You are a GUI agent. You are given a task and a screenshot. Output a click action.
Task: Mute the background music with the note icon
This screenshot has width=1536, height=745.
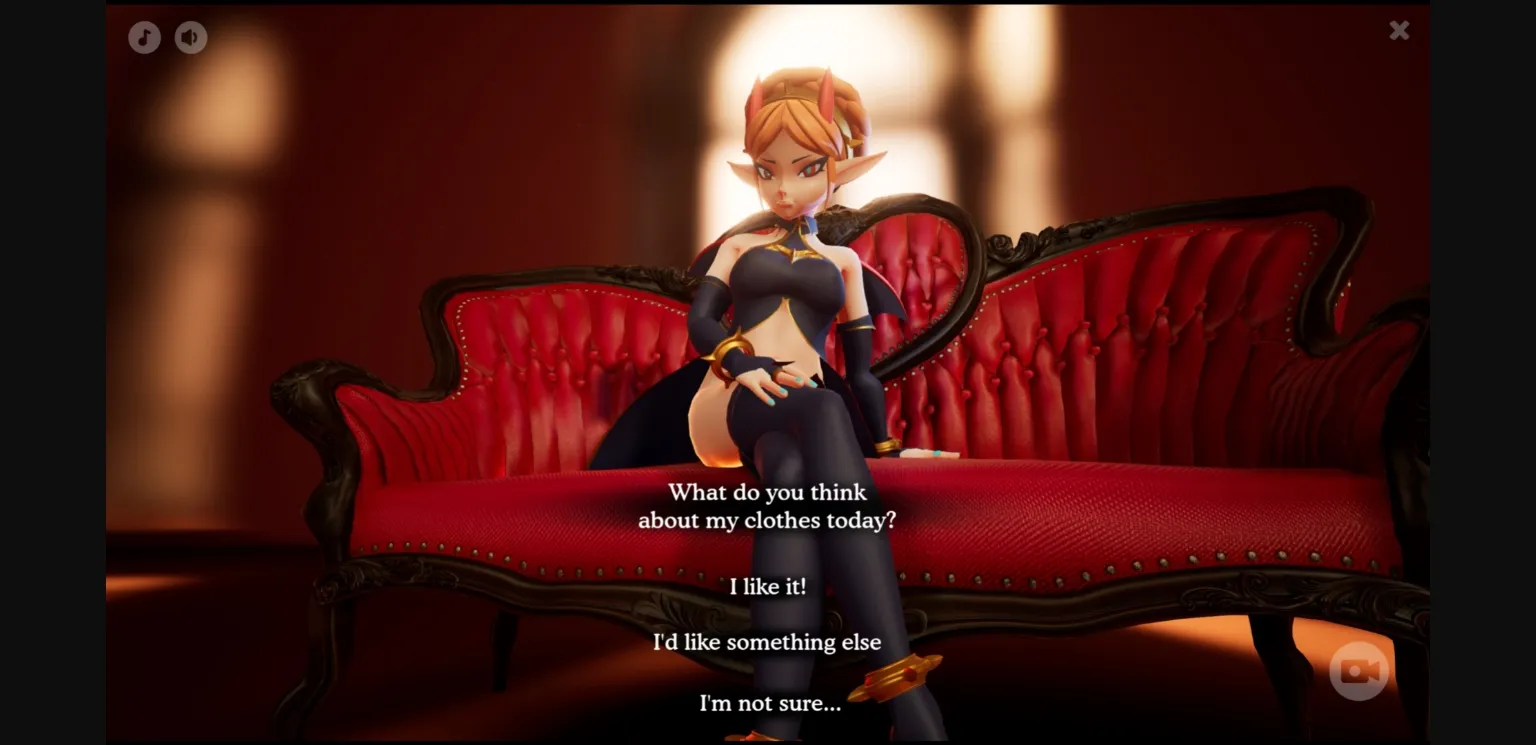point(144,37)
